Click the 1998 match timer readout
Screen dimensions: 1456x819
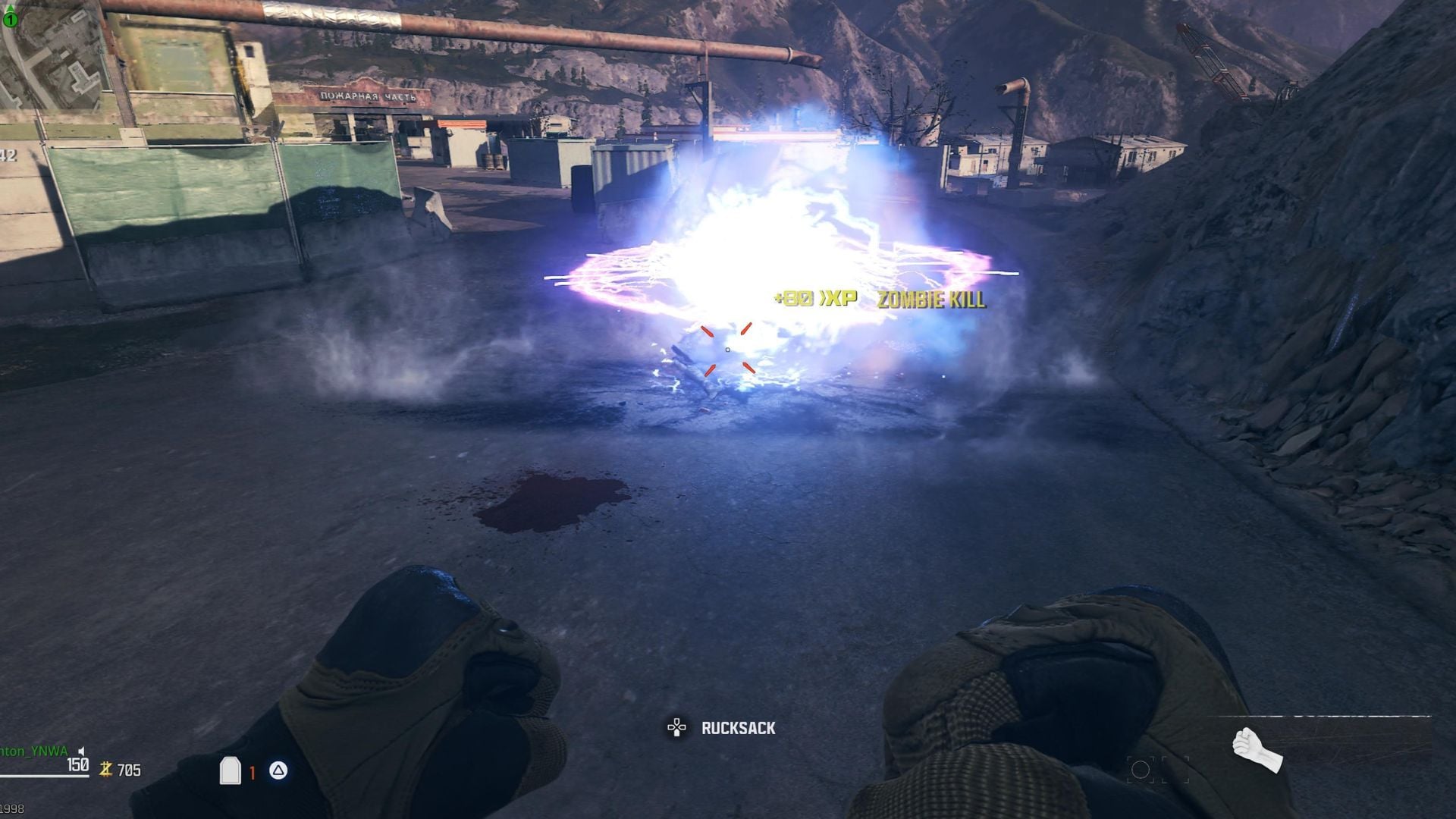click(x=11, y=809)
